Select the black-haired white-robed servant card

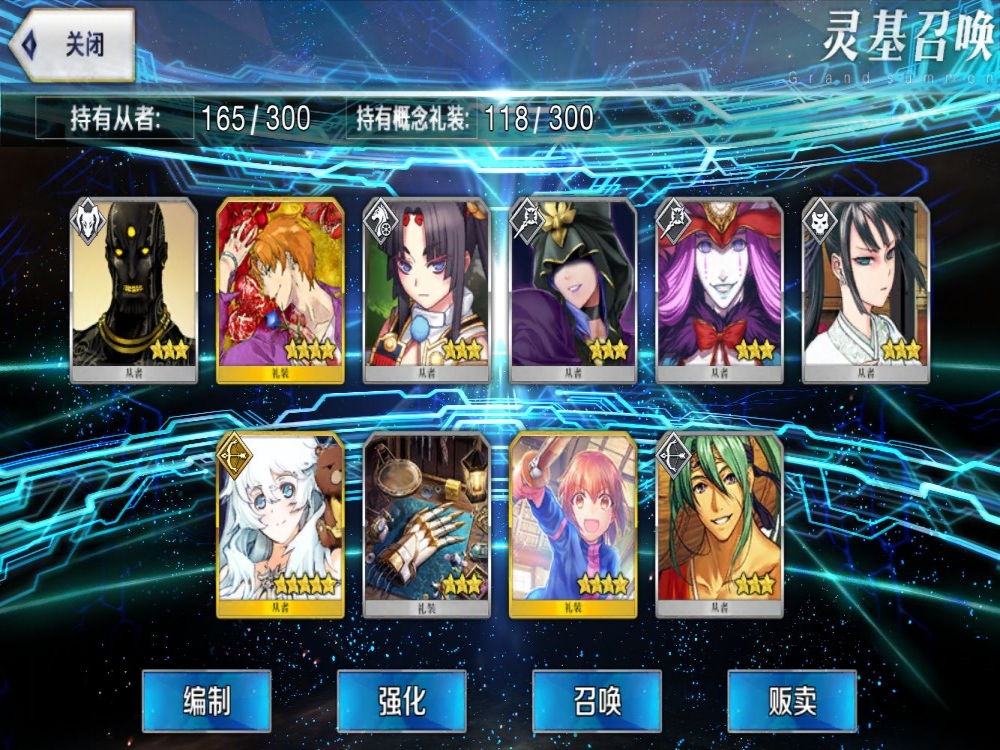[866, 290]
